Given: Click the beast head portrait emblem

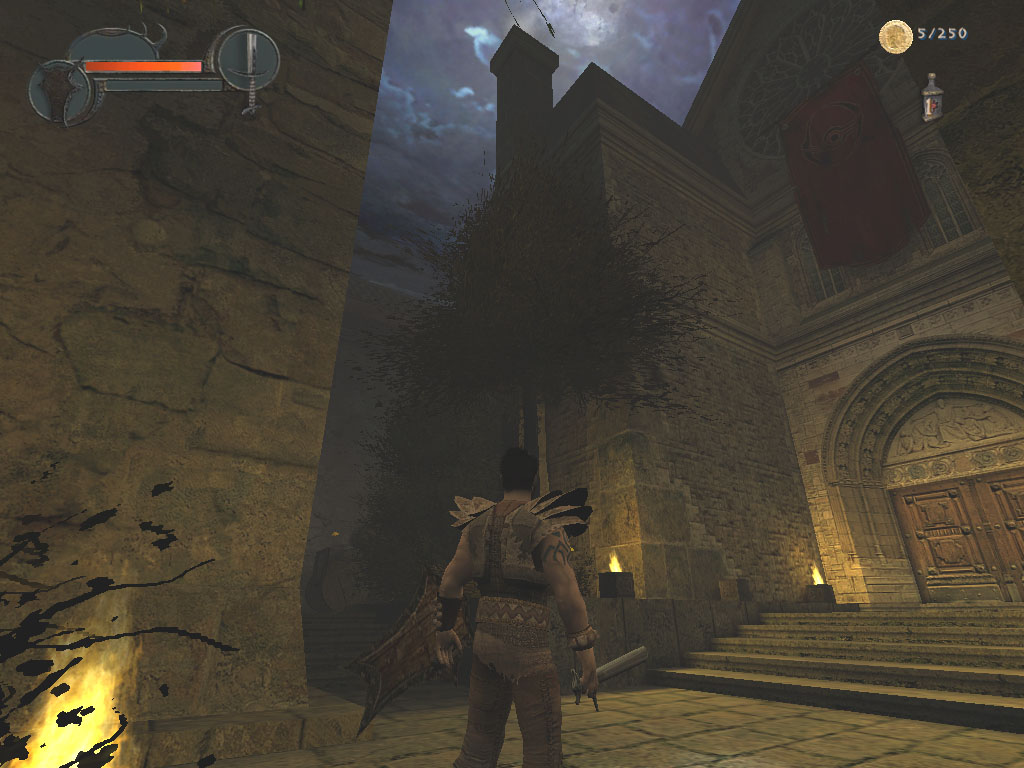Looking at the screenshot, I should point(61,92).
